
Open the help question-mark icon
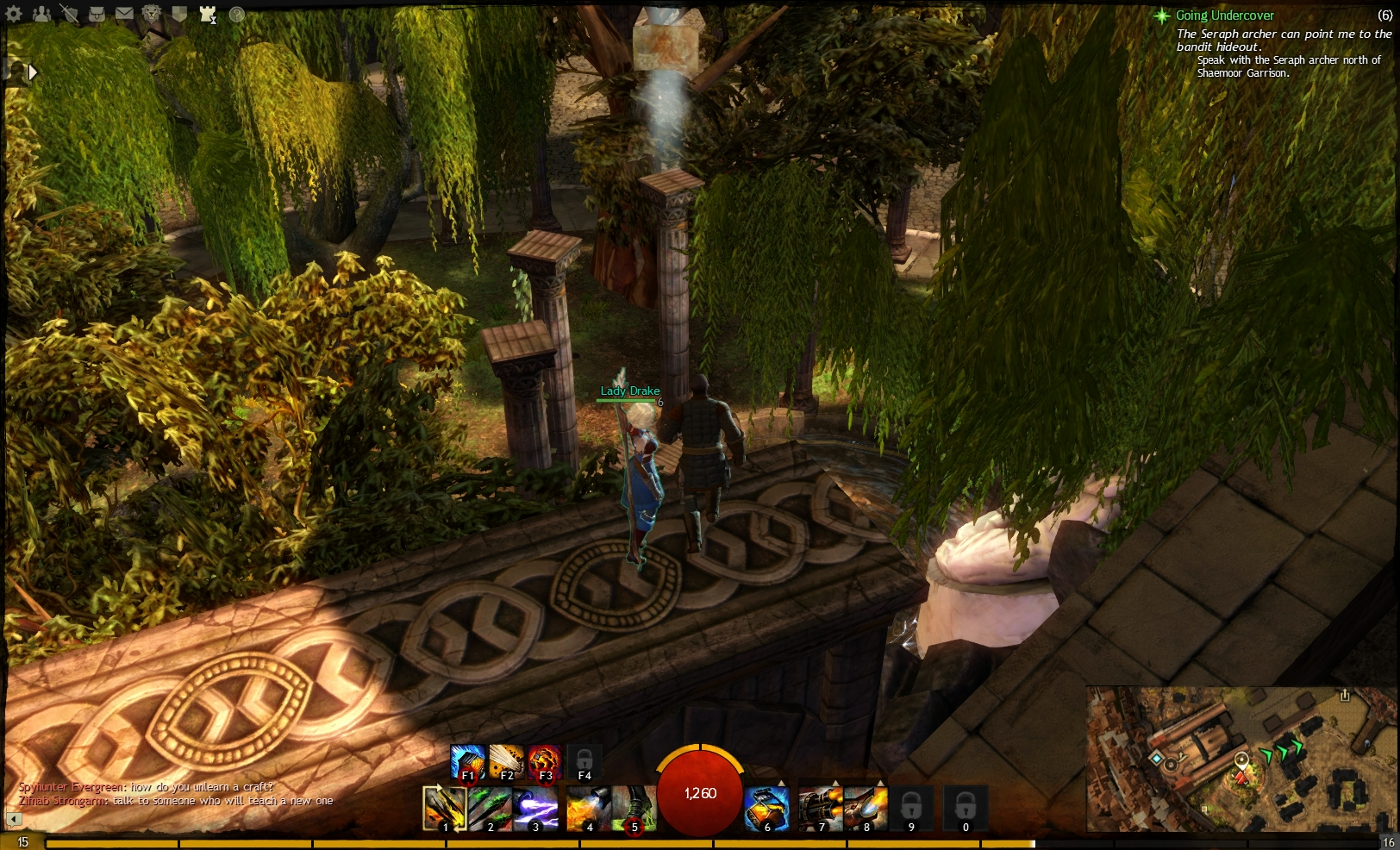pyautogui.click(x=235, y=14)
